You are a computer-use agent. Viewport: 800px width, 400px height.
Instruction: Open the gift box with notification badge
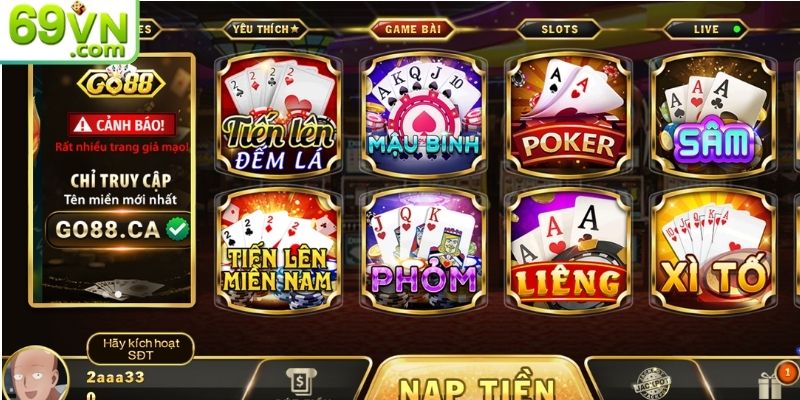pyautogui.click(x=770, y=385)
